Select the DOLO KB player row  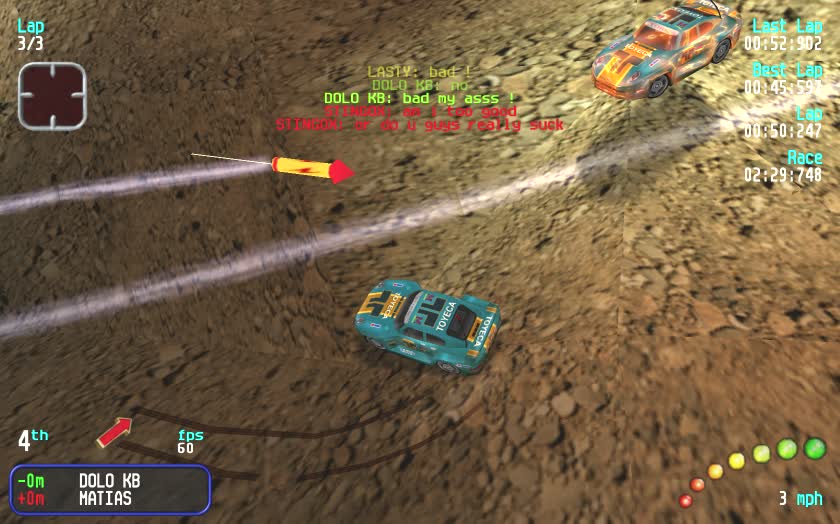(x=110, y=480)
